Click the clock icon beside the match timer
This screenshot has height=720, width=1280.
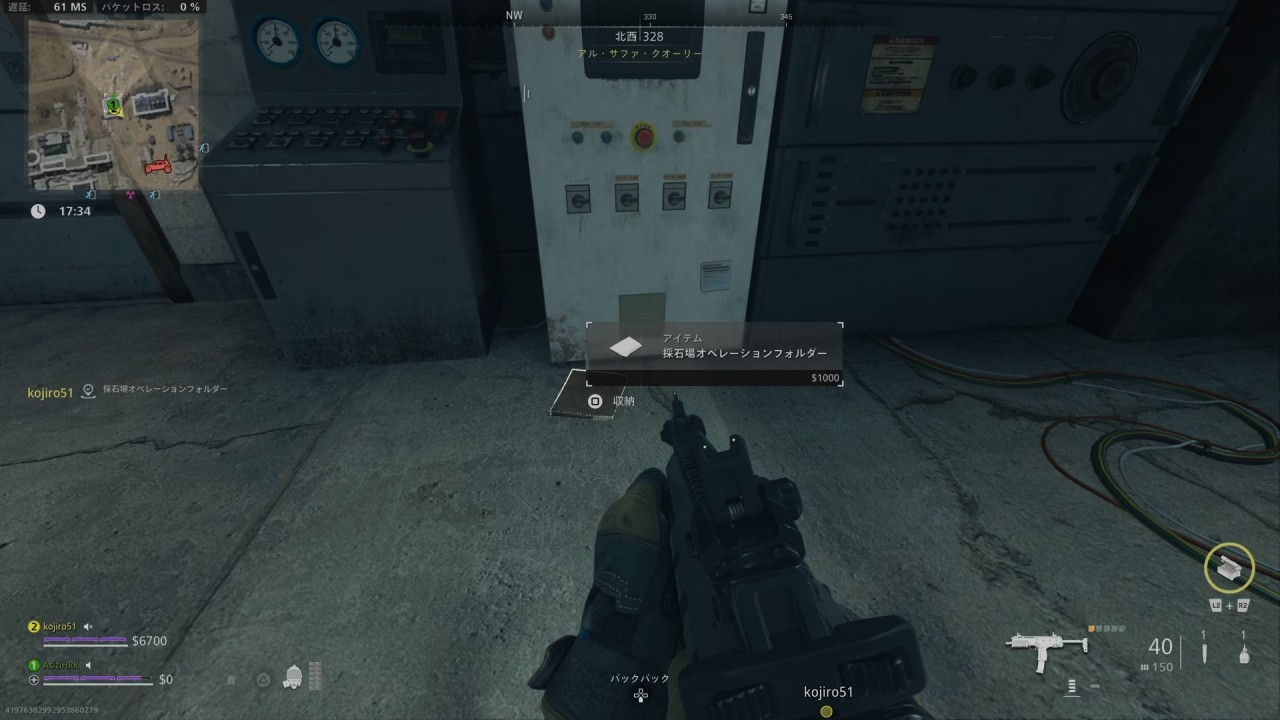point(37,211)
